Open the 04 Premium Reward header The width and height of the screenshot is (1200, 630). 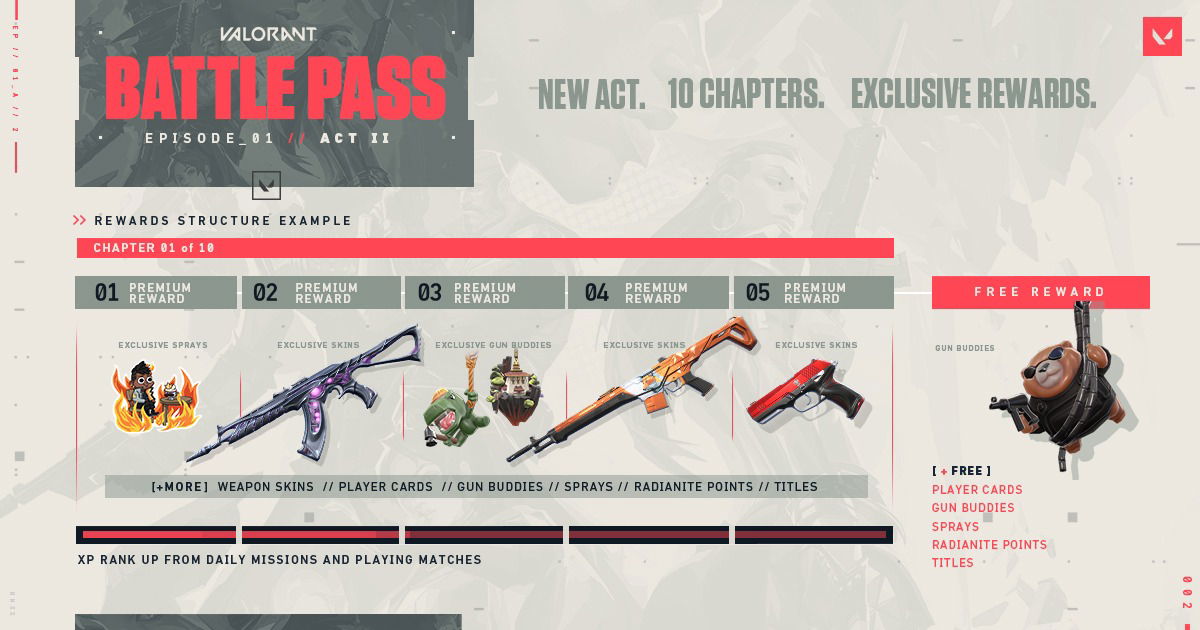point(648,292)
